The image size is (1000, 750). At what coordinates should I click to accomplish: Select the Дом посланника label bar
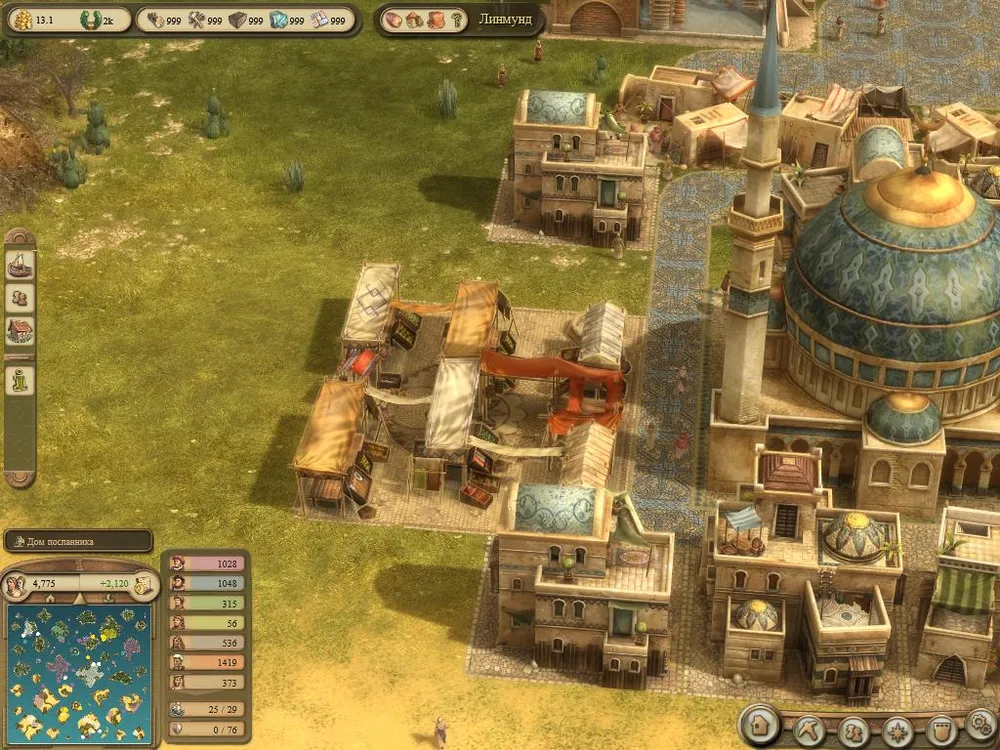click(x=78, y=541)
